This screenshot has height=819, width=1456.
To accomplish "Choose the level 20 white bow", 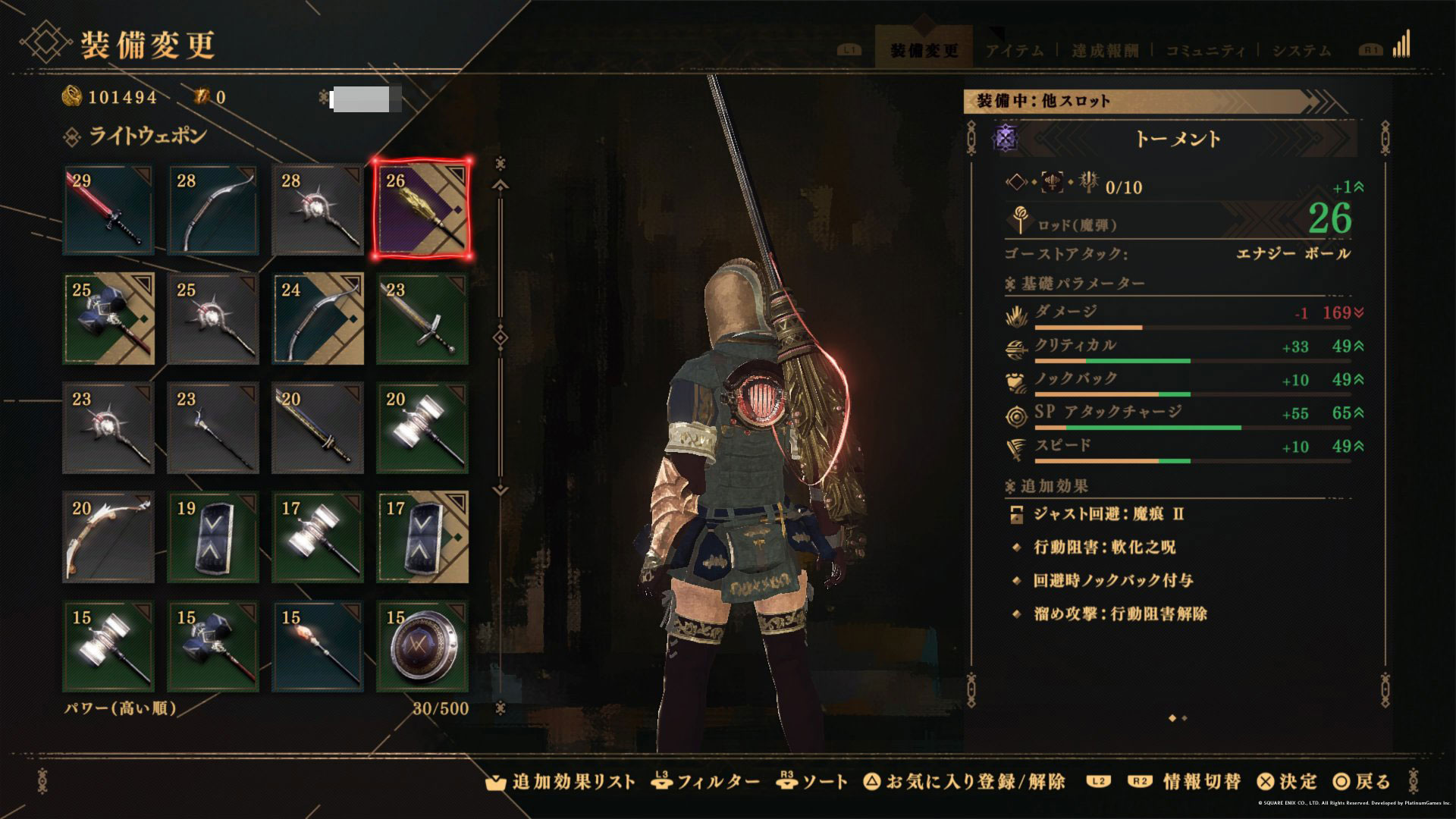I will [108, 538].
